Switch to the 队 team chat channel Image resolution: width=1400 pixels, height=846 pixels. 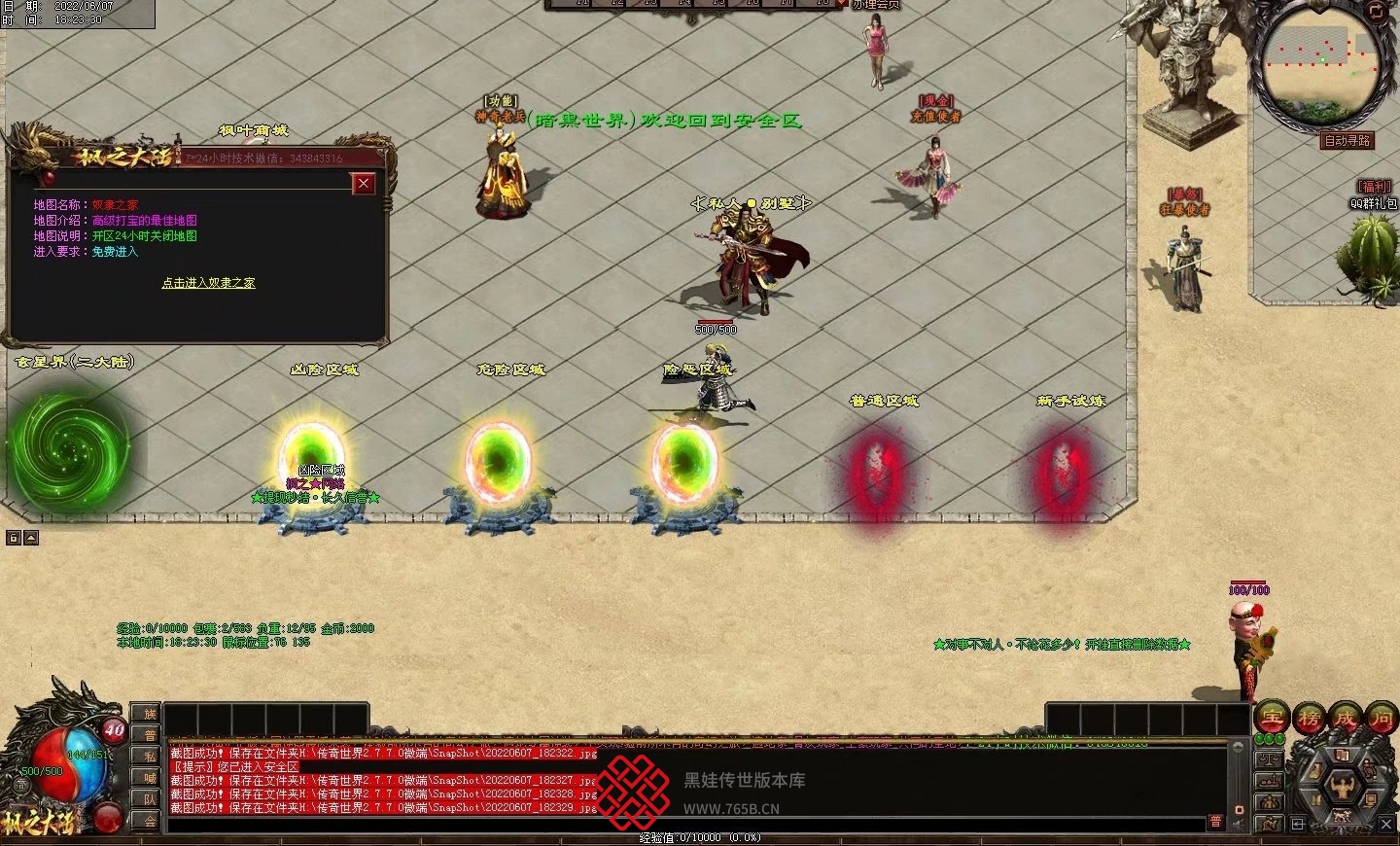[150, 799]
